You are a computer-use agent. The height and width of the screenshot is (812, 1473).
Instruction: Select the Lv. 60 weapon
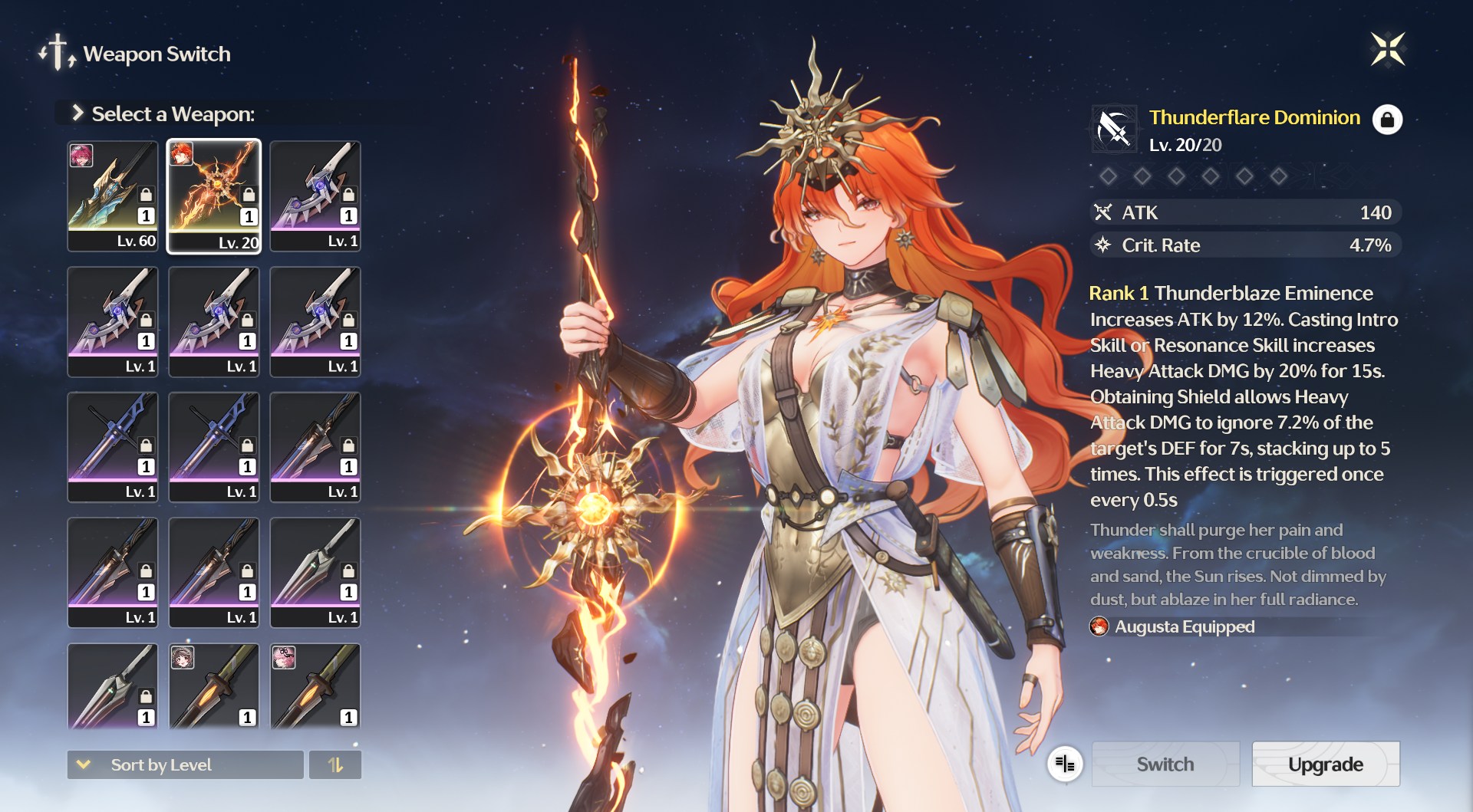point(113,196)
